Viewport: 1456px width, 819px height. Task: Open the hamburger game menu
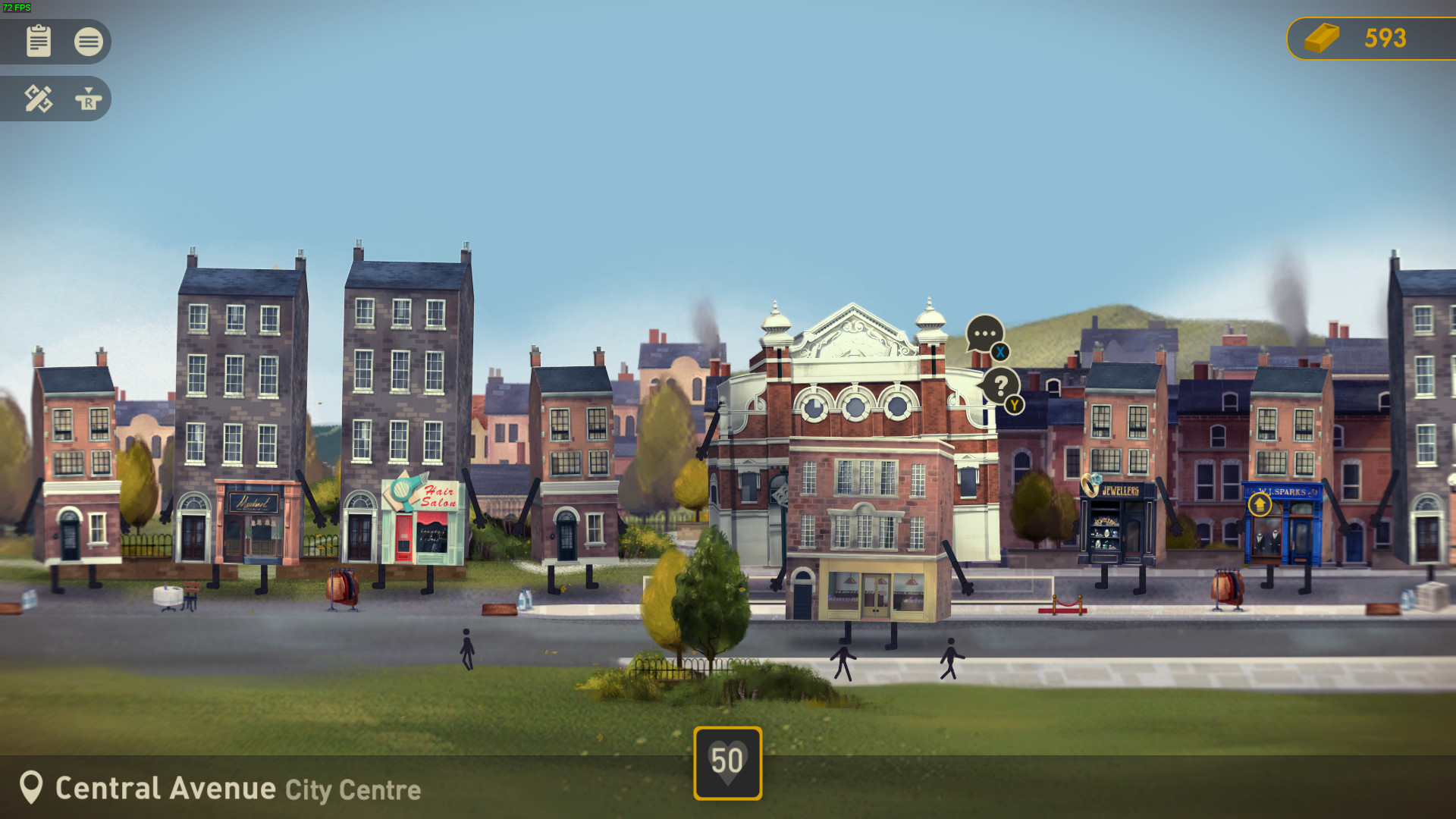click(89, 42)
